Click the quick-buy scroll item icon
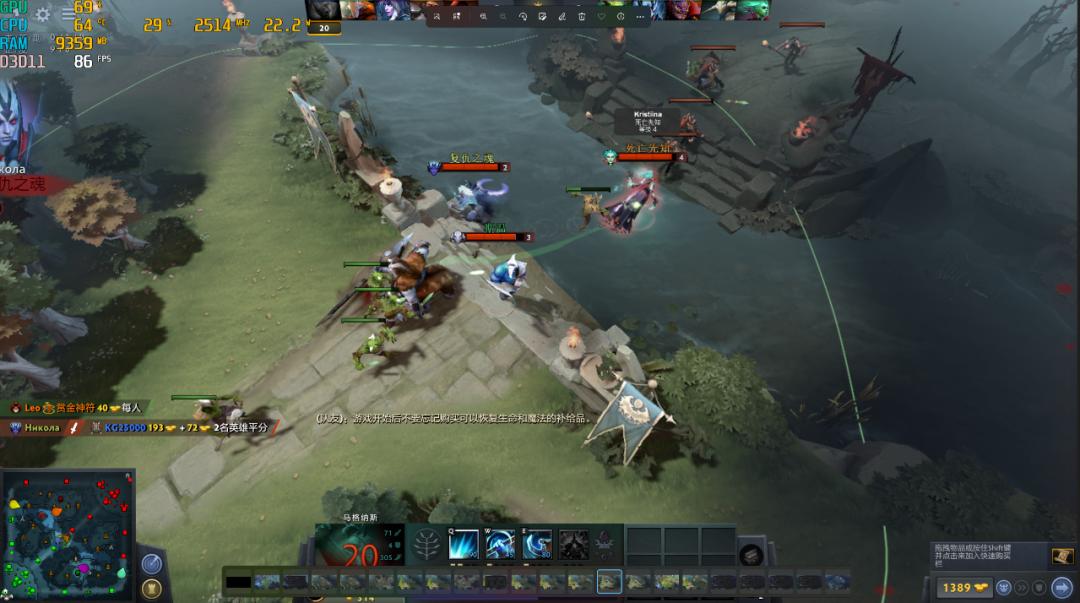This screenshot has height=603, width=1080. 1062,555
